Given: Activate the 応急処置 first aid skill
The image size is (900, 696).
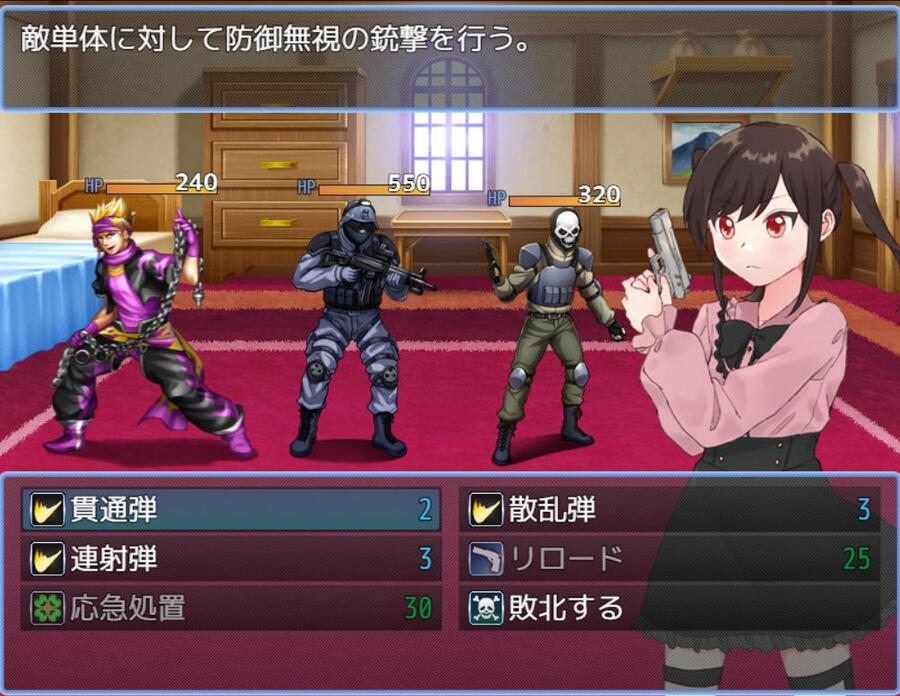Looking at the screenshot, I should coord(231,608).
